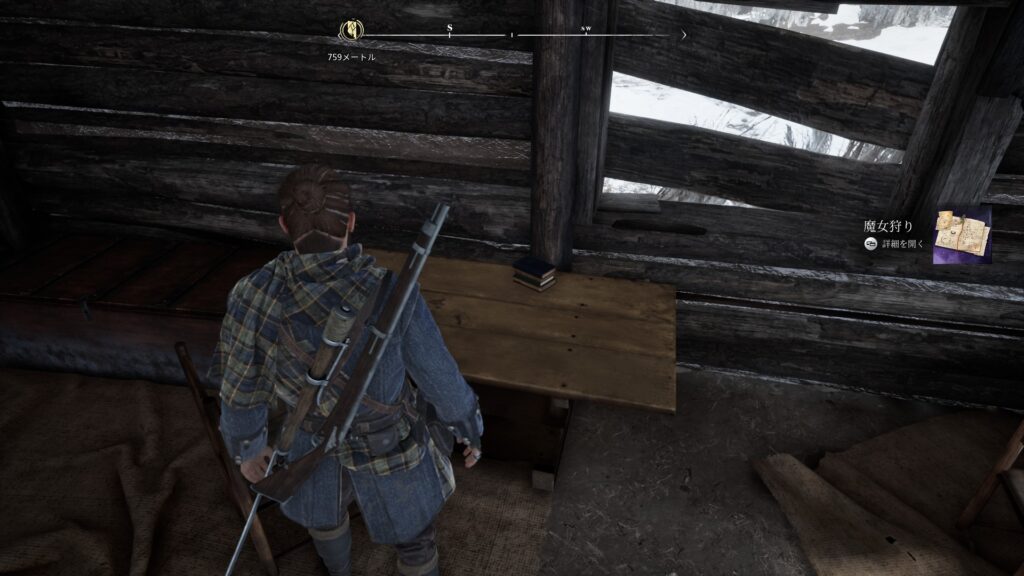Select the gold objective marker on the compass

[x=352, y=30]
